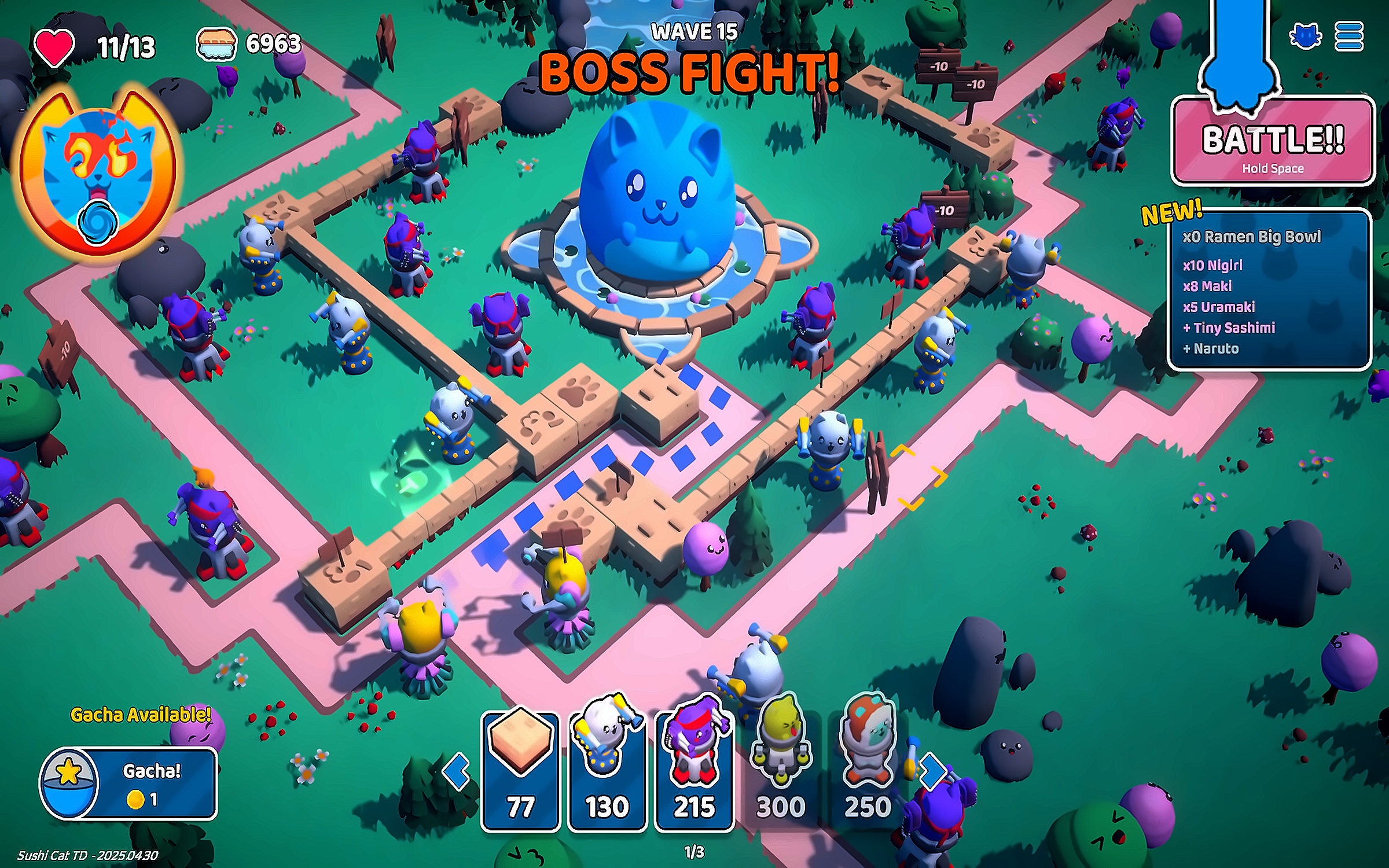Image resolution: width=1389 pixels, height=868 pixels.
Task: Select the white cat tower costing 130
Action: point(607,771)
